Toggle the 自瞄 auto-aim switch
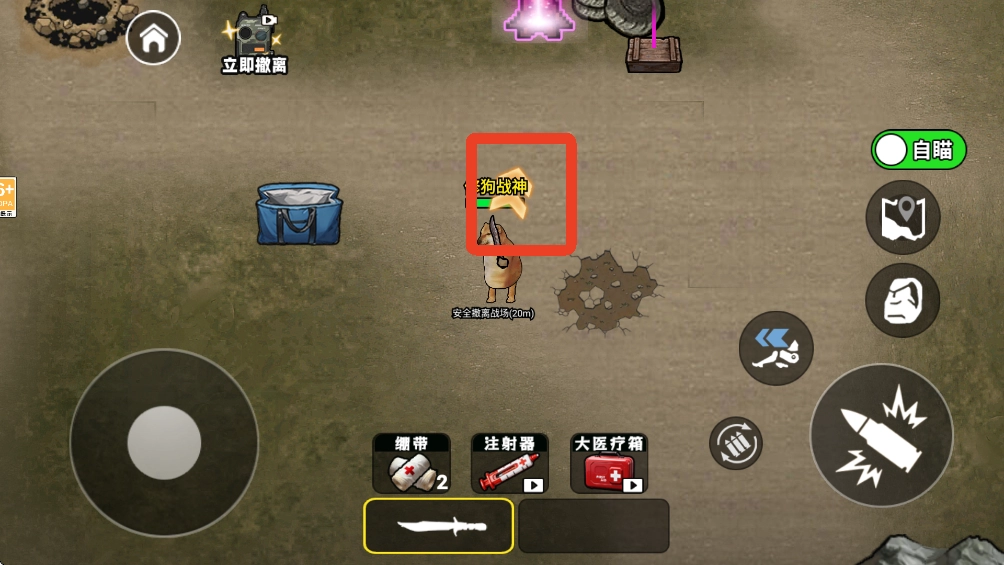 [918, 150]
